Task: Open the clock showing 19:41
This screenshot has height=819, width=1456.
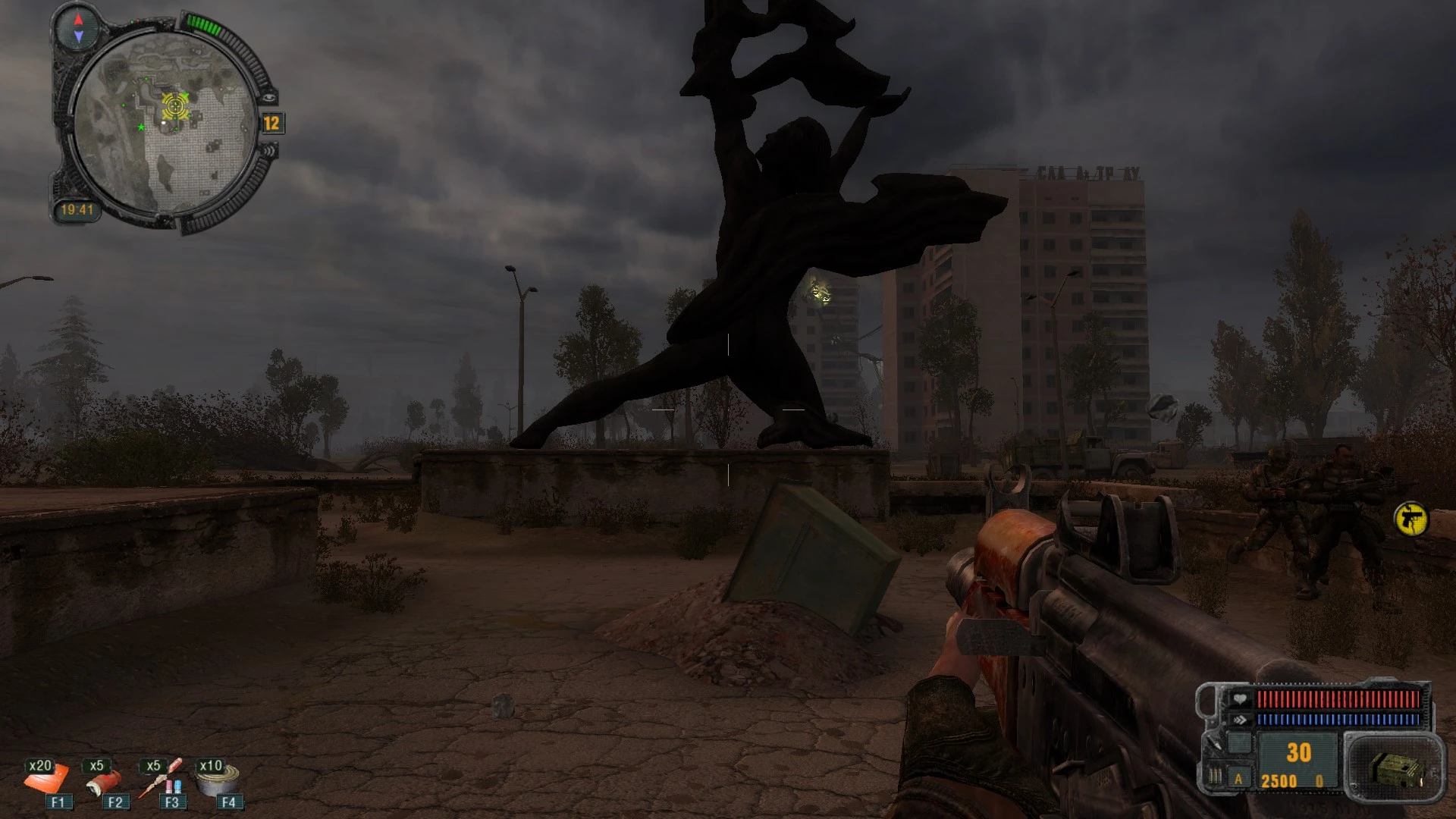Action: (79, 210)
